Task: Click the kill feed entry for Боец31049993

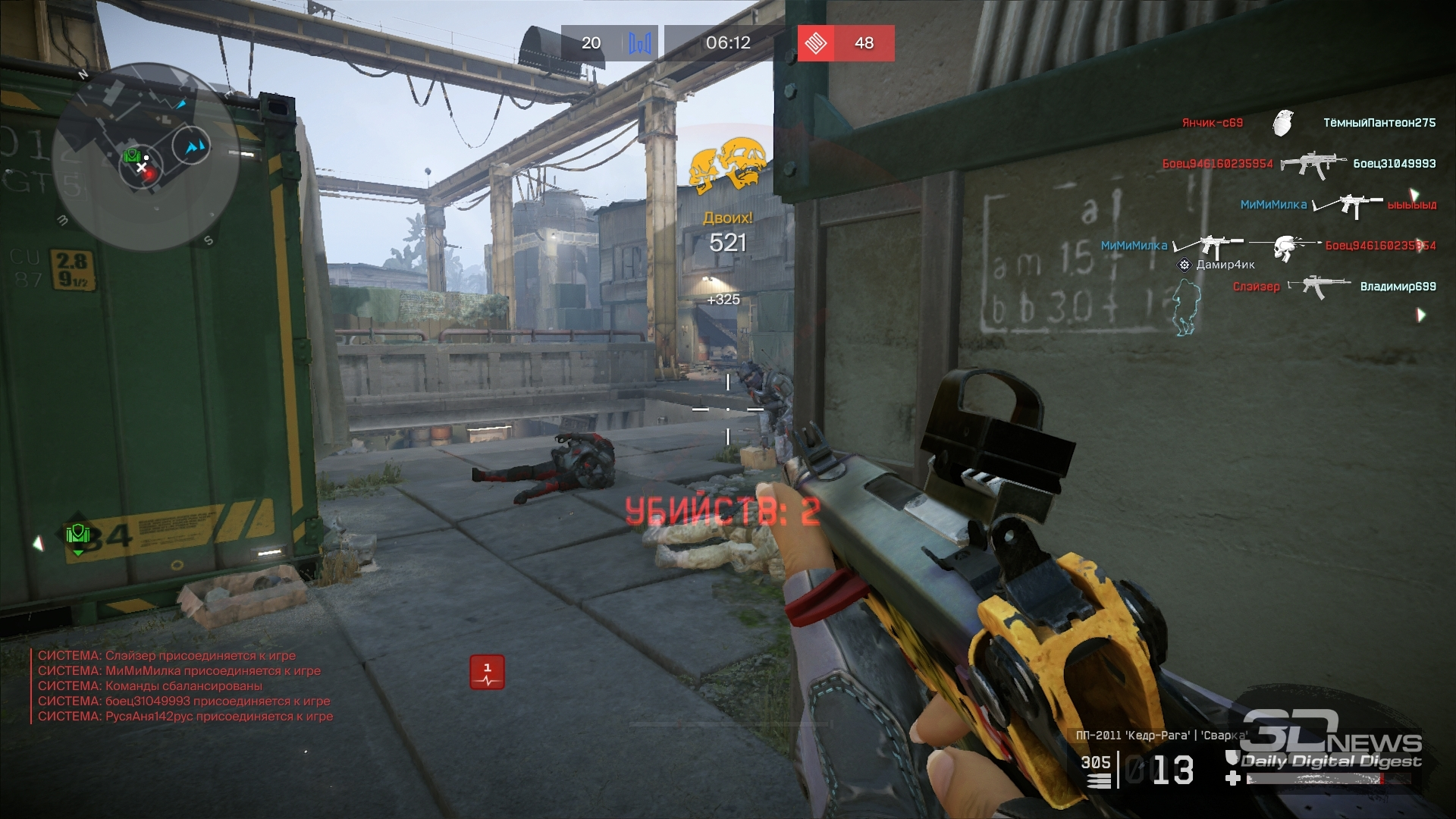Action: tap(1298, 164)
